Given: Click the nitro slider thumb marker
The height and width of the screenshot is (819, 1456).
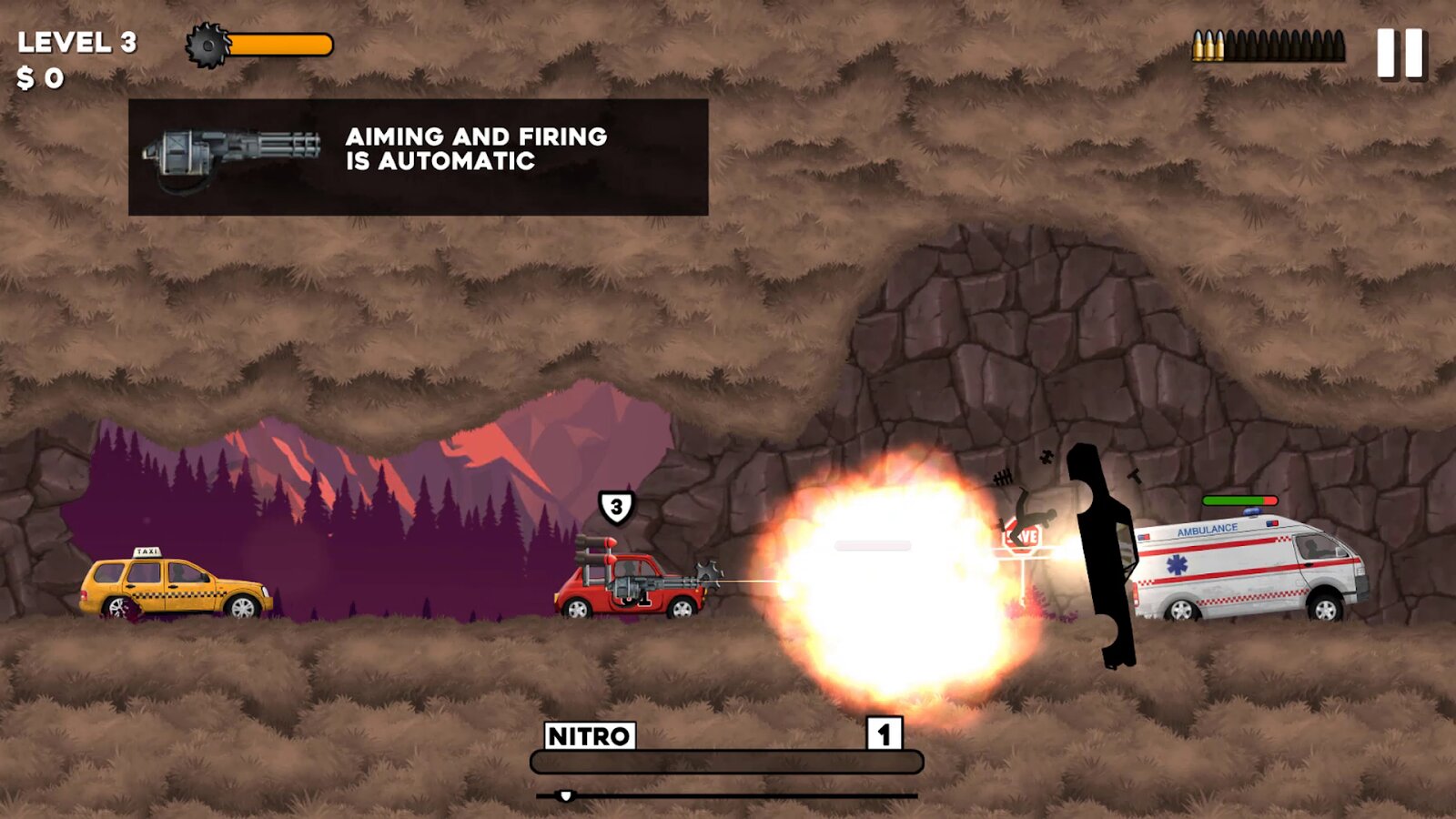Looking at the screenshot, I should coord(567,795).
